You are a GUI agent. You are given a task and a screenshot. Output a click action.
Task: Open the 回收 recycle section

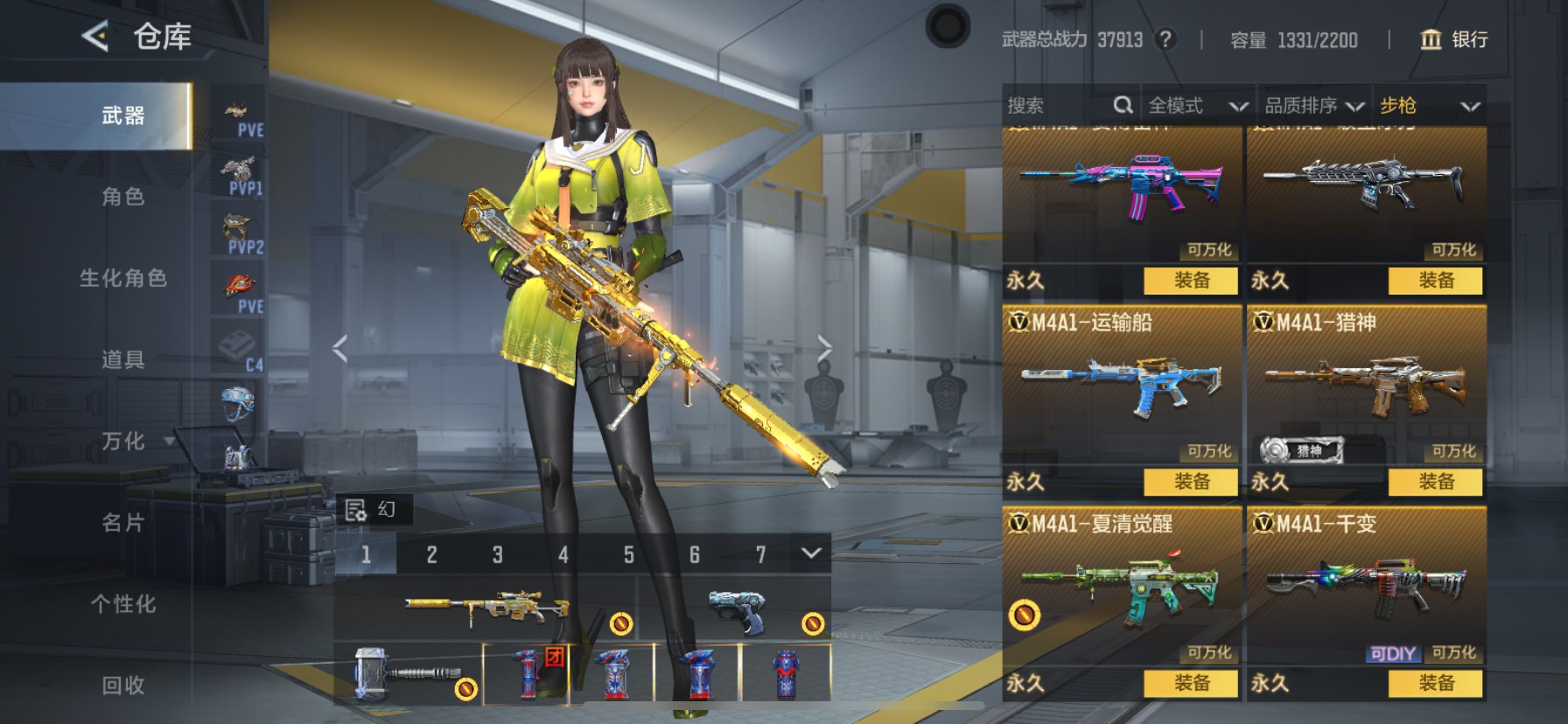click(x=122, y=686)
